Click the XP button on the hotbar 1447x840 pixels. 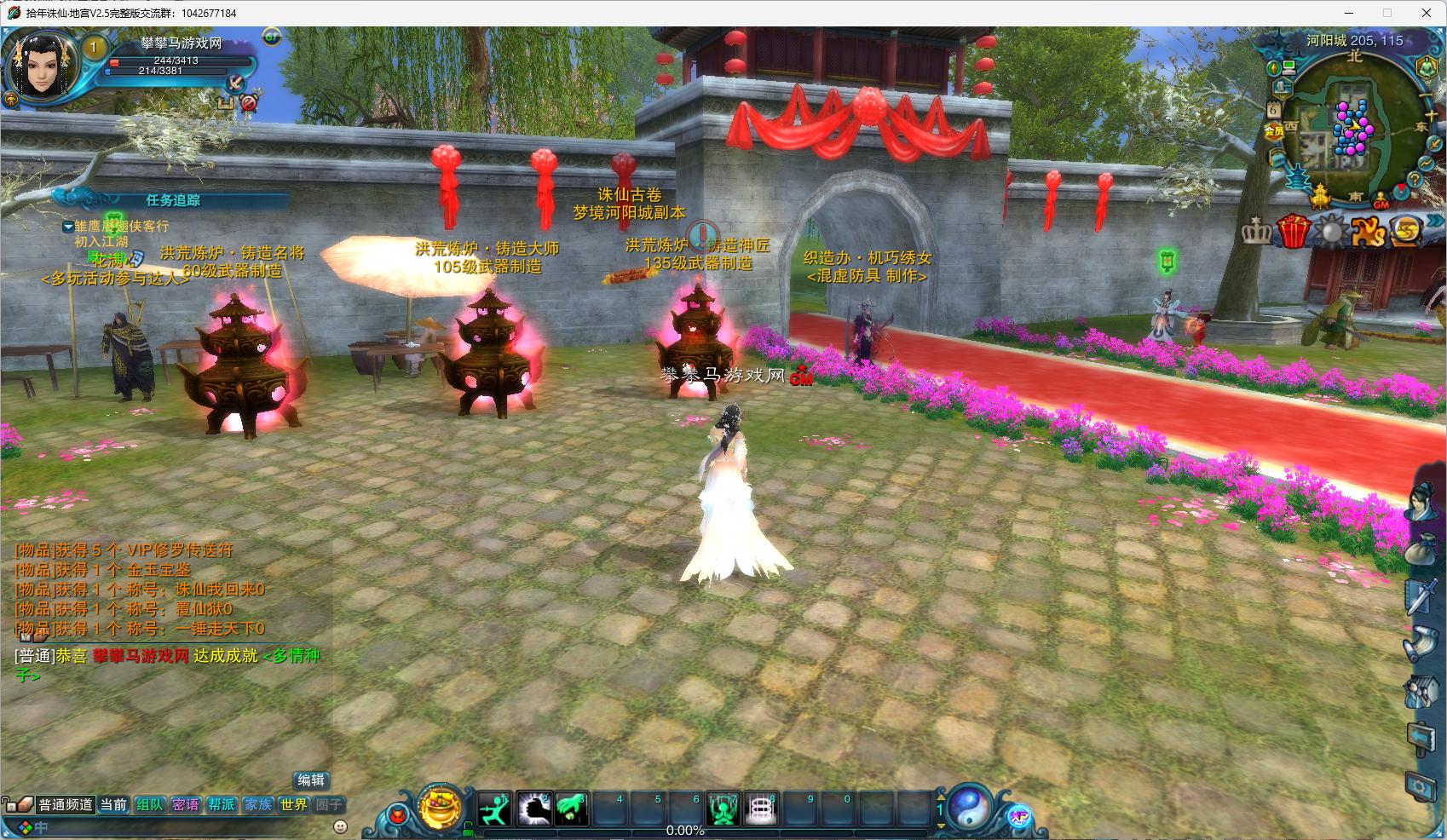point(1018,816)
